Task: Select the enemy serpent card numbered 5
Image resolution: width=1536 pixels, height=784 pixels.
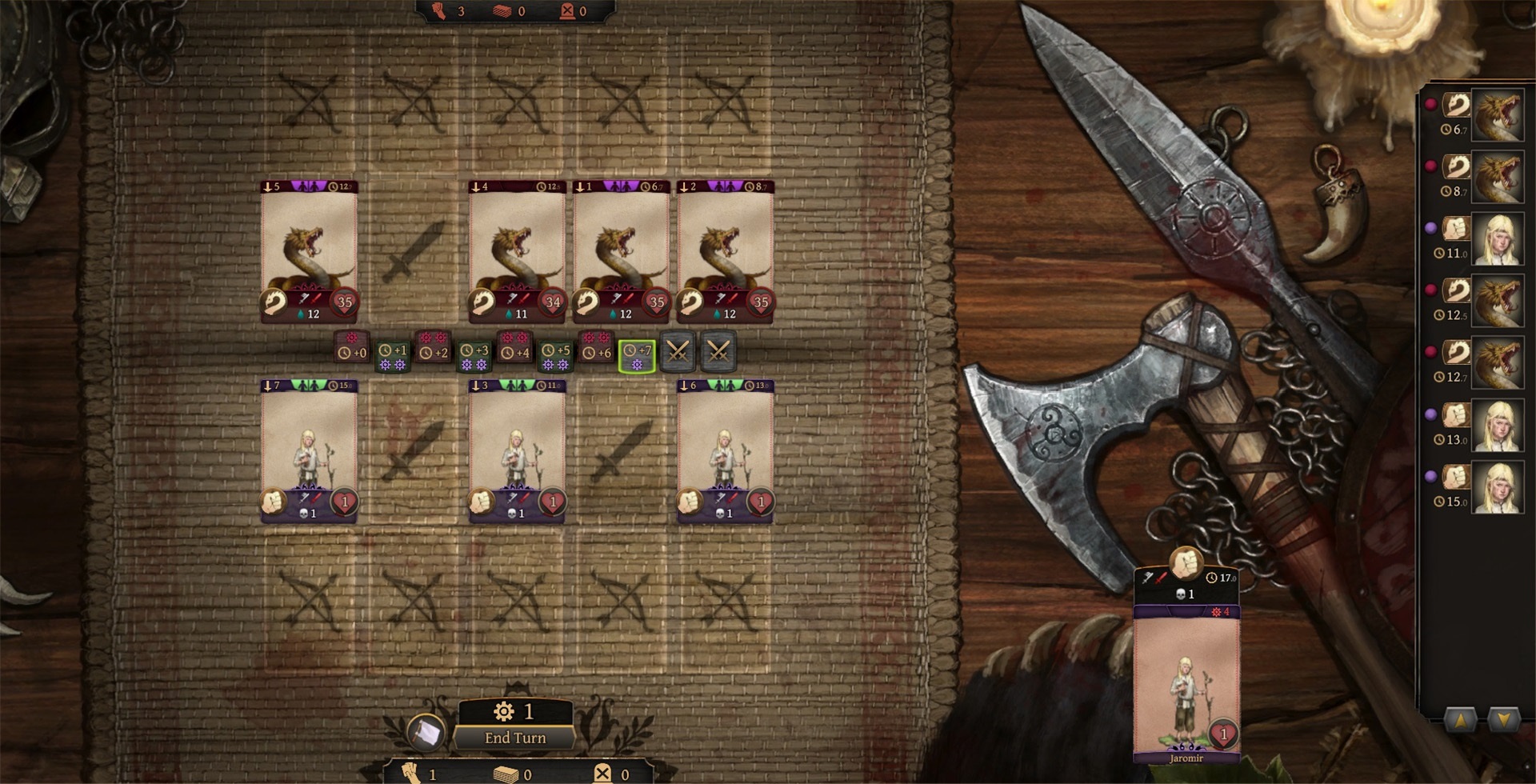Action: tap(309, 252)
